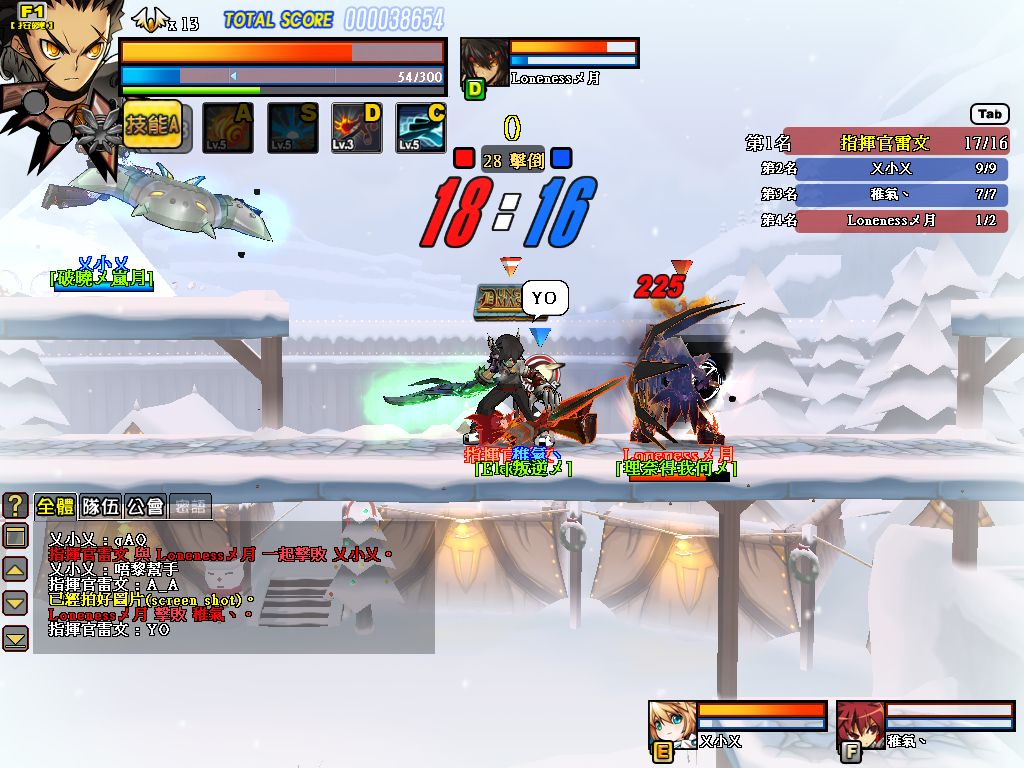Cast the cyan ship skill on slot C
The height and width of the screenshot is (768, 1024).
point(421,128)
